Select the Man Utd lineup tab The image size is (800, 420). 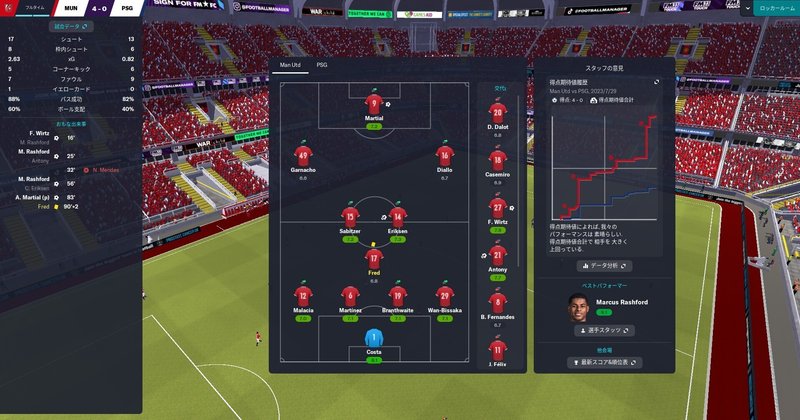click(x=289, y=64)
